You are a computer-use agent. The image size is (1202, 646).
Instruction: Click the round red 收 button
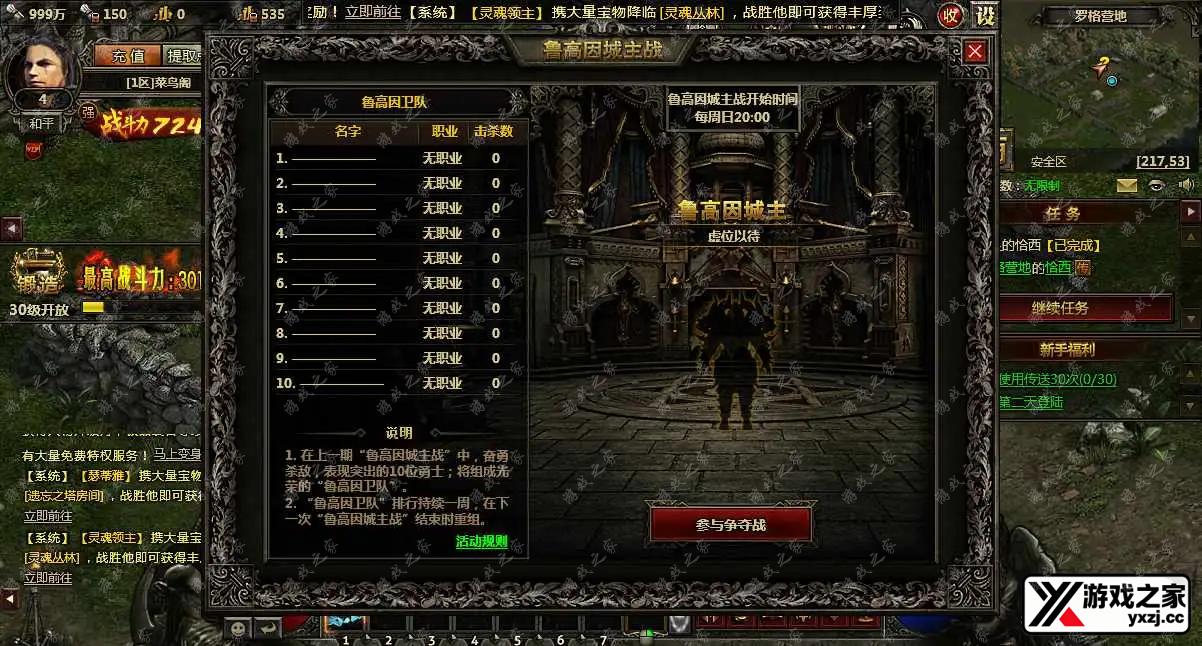pos(950,15)
